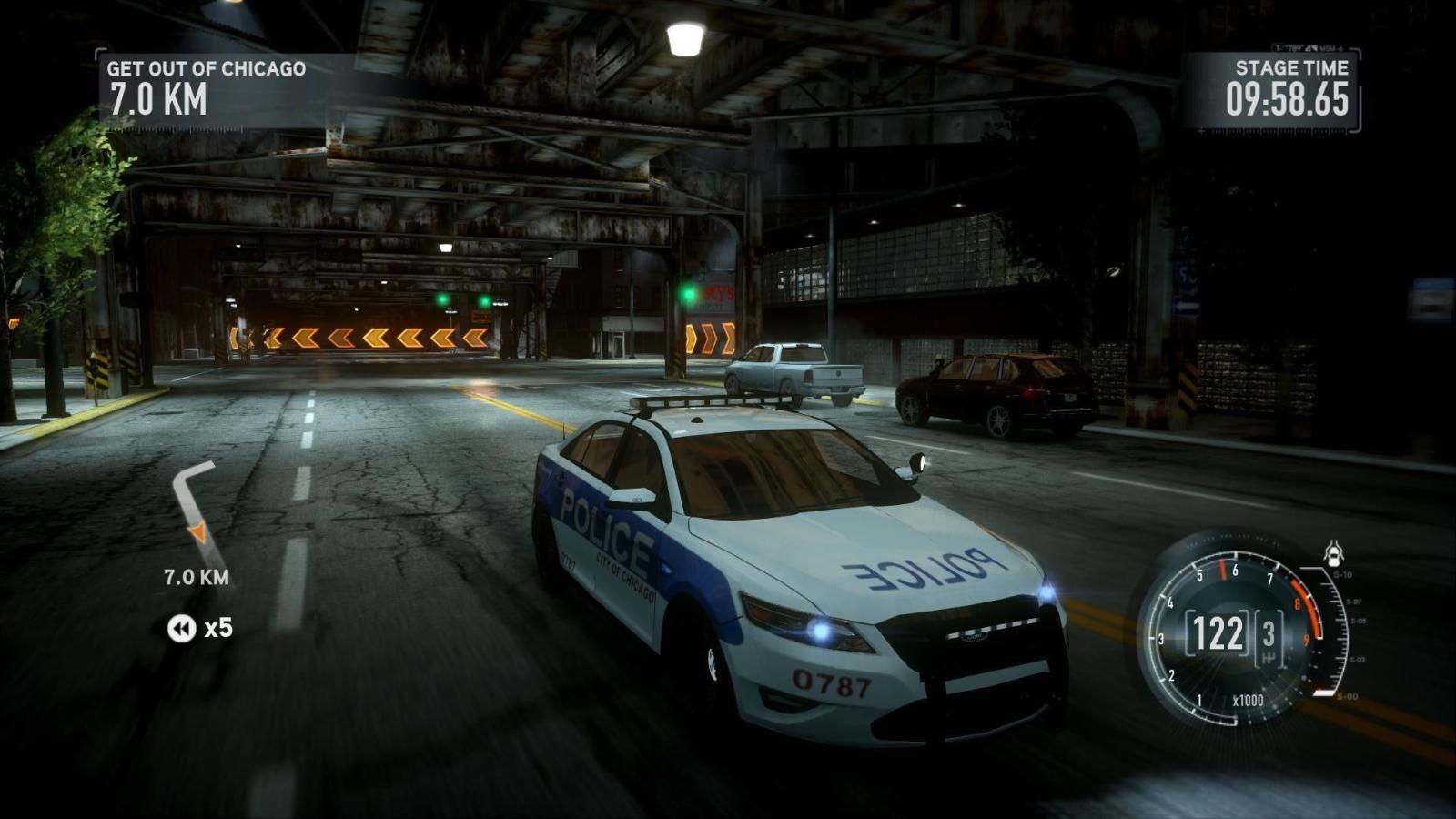The height and width of the screenshot is (819, 1456).
Task: Expand the 7.0 KM distance readout
Action: pyautogui.click(x=196, y=576)
